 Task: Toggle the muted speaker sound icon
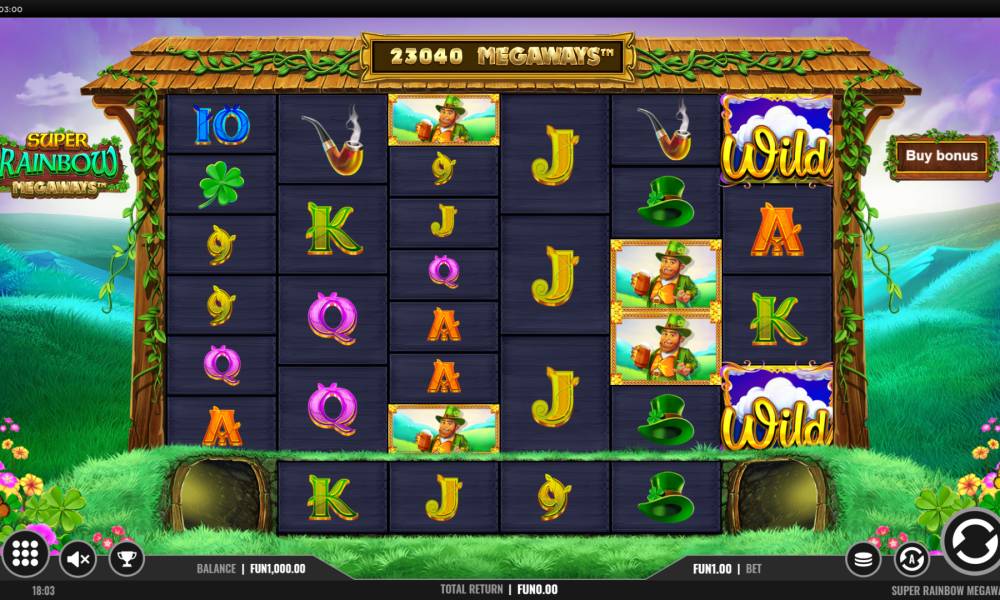pyautogui.click(x=77, y=558)
